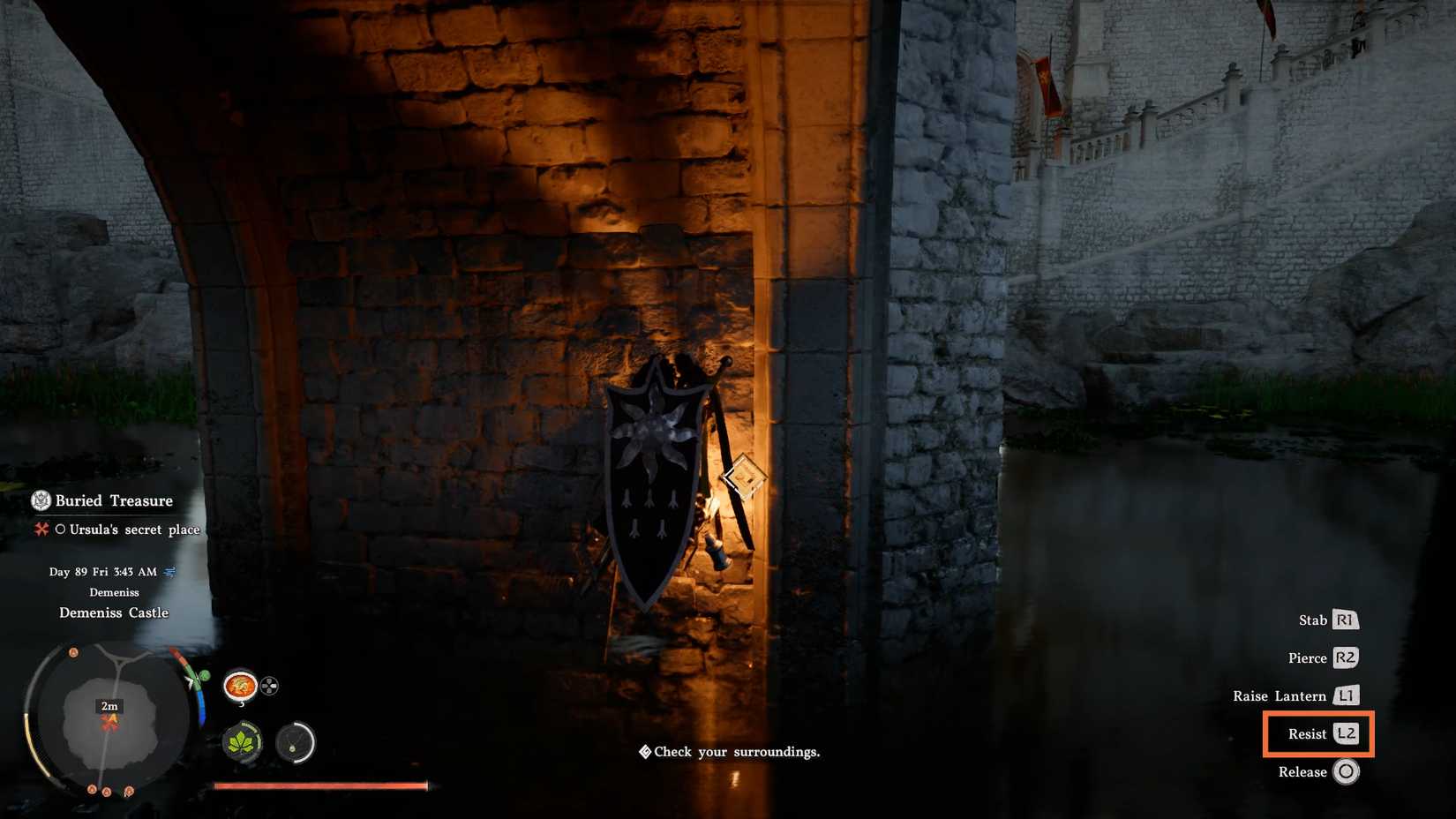Viewport: 1456px width, 819px height.
Task: Click the Raise Lantern L1 prompt
Action: coord(1295,695)
